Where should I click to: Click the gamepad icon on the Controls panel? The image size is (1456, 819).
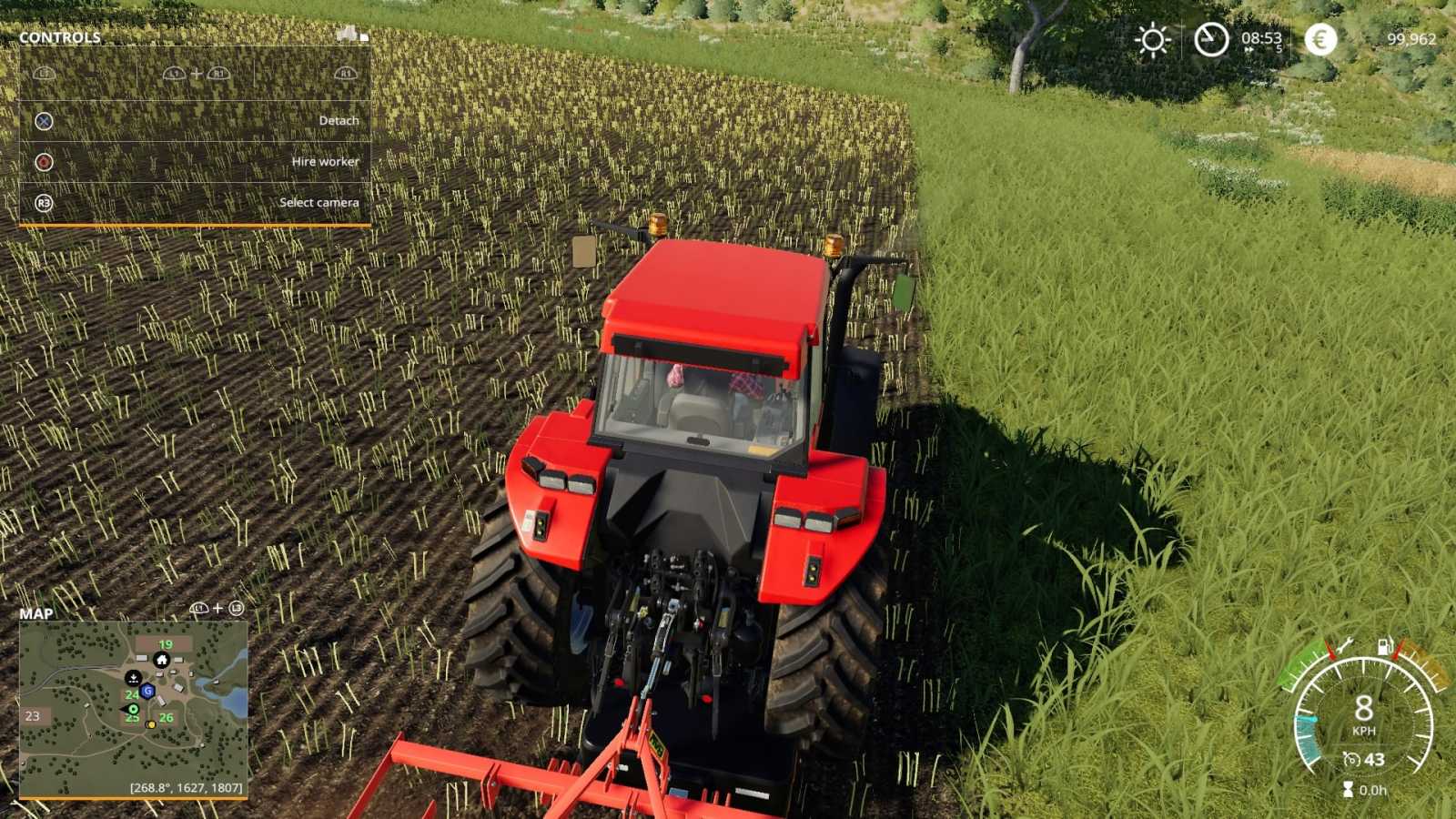(x=347, y=36)
